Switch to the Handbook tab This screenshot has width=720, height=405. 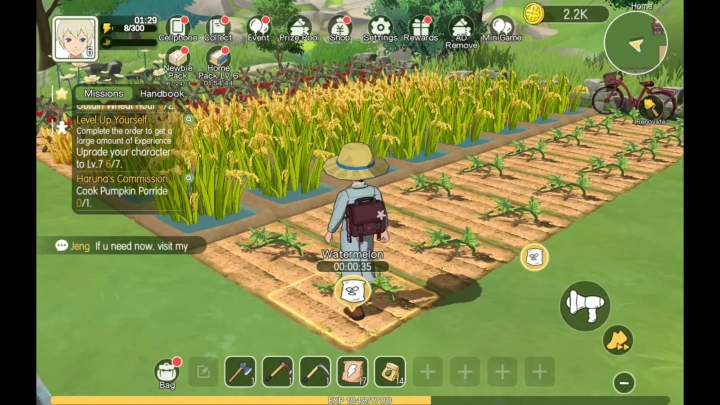point(161,93)
